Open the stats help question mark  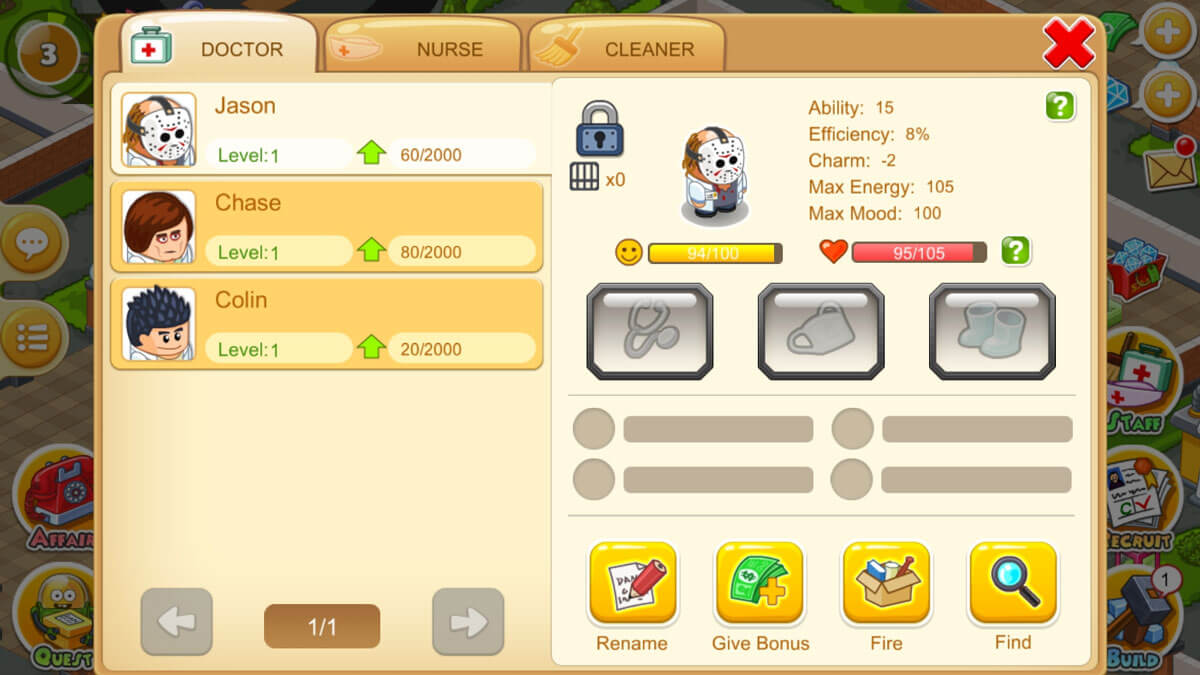(1060, 106)
